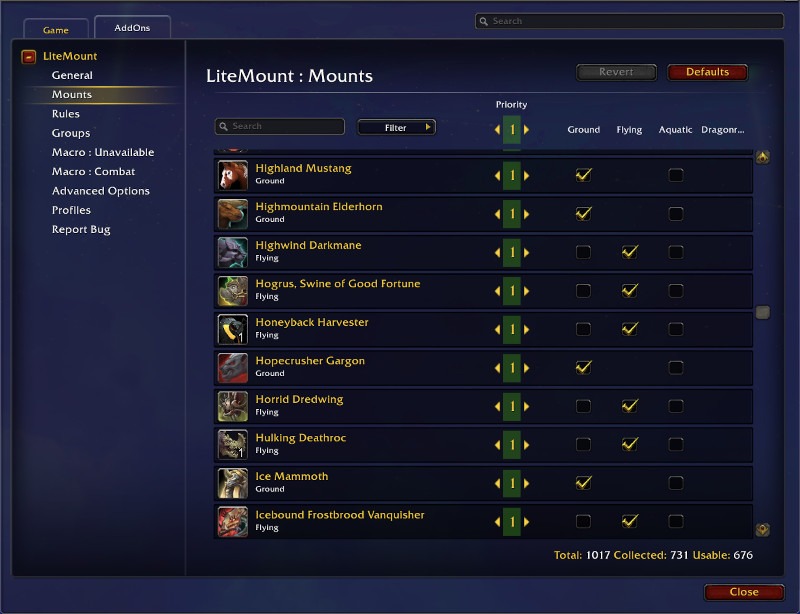This screenshot has height=614, width=800.
Task: Go to Advanced Options
Action: click(x=100, y=191)
